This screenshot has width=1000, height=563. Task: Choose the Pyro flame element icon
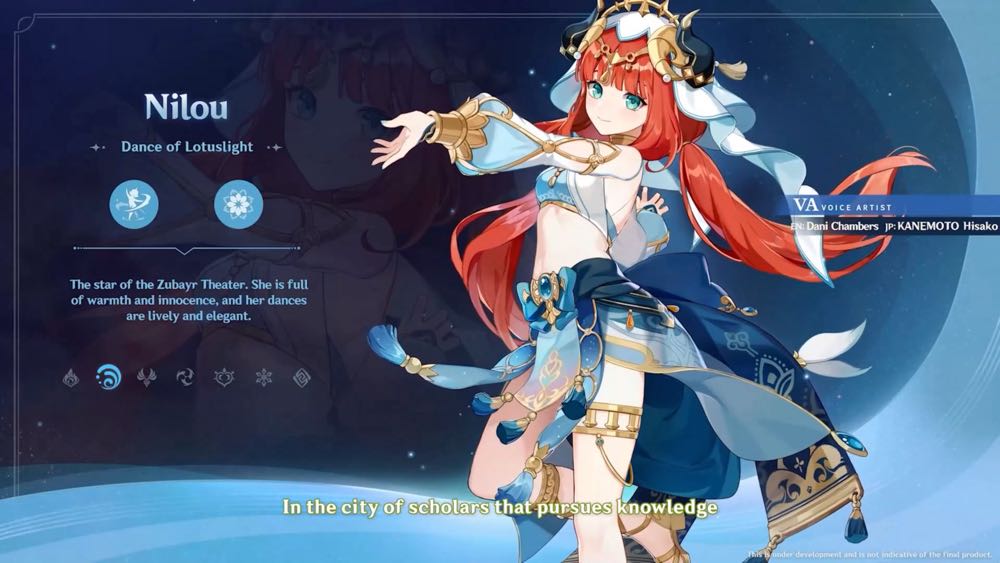70,377
